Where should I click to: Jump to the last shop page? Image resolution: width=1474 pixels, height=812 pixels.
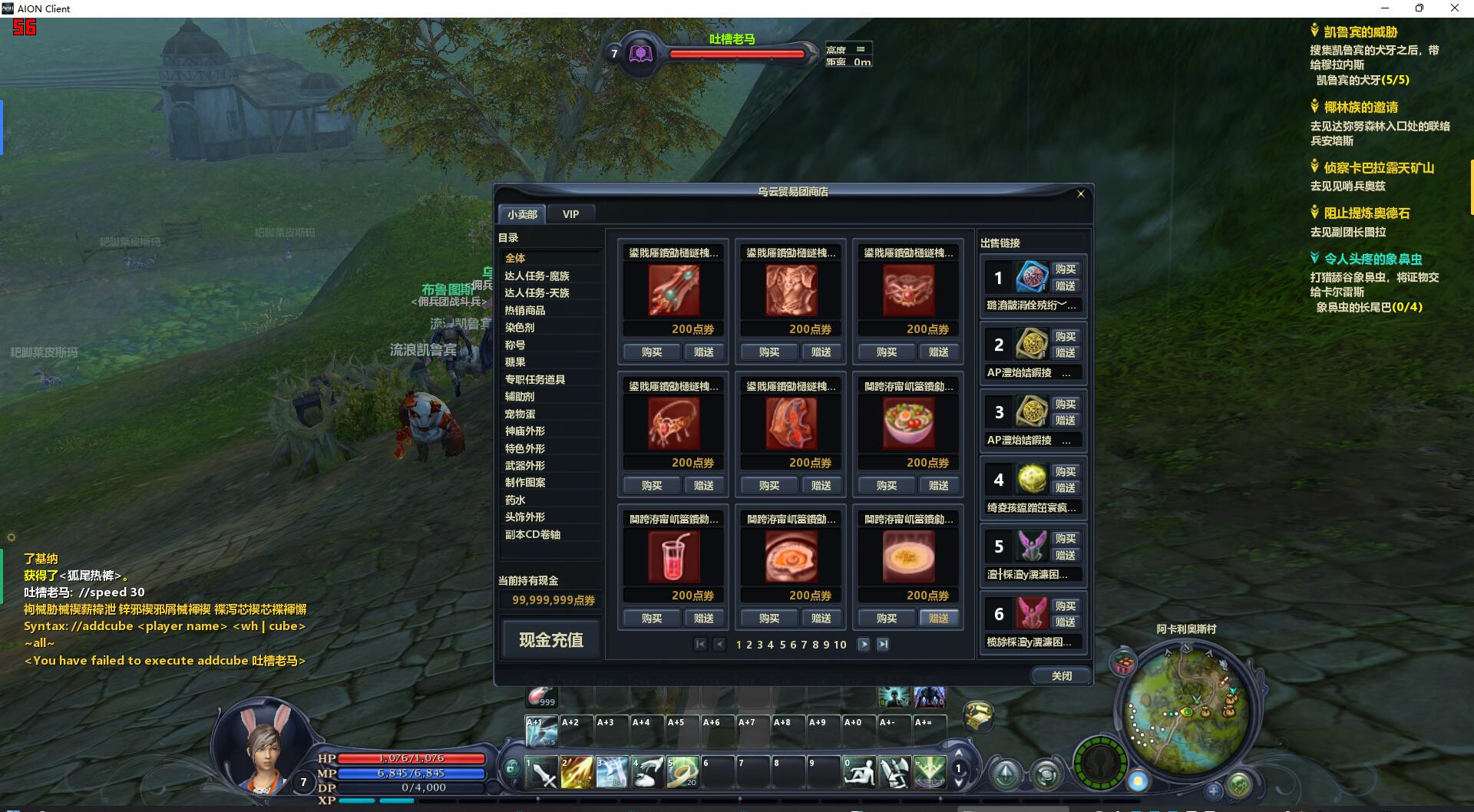tap(883, 645)
